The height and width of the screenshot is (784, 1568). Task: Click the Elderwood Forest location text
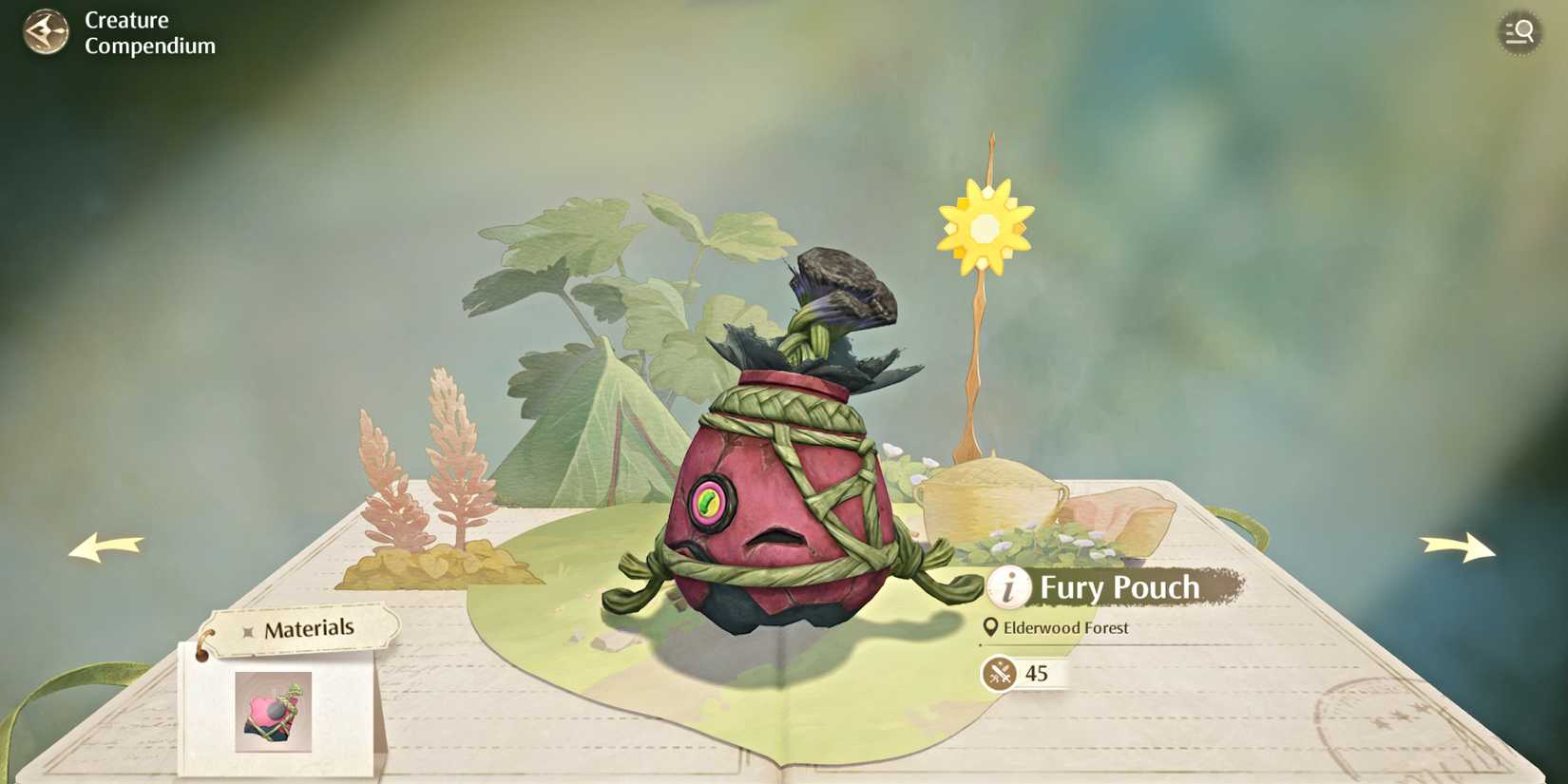click(x=1064, y=627)
